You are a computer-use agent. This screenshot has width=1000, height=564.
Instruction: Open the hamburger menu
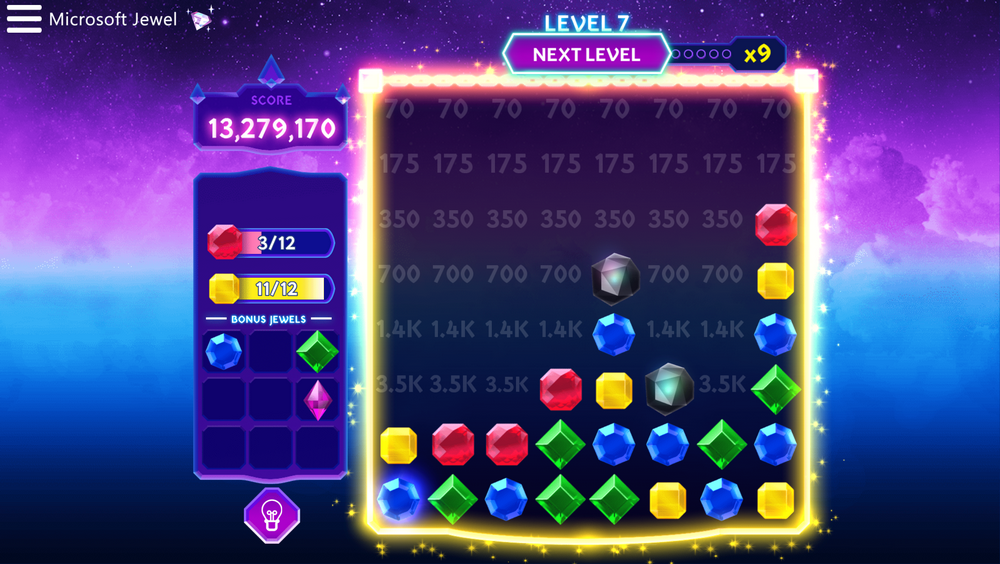24,19
